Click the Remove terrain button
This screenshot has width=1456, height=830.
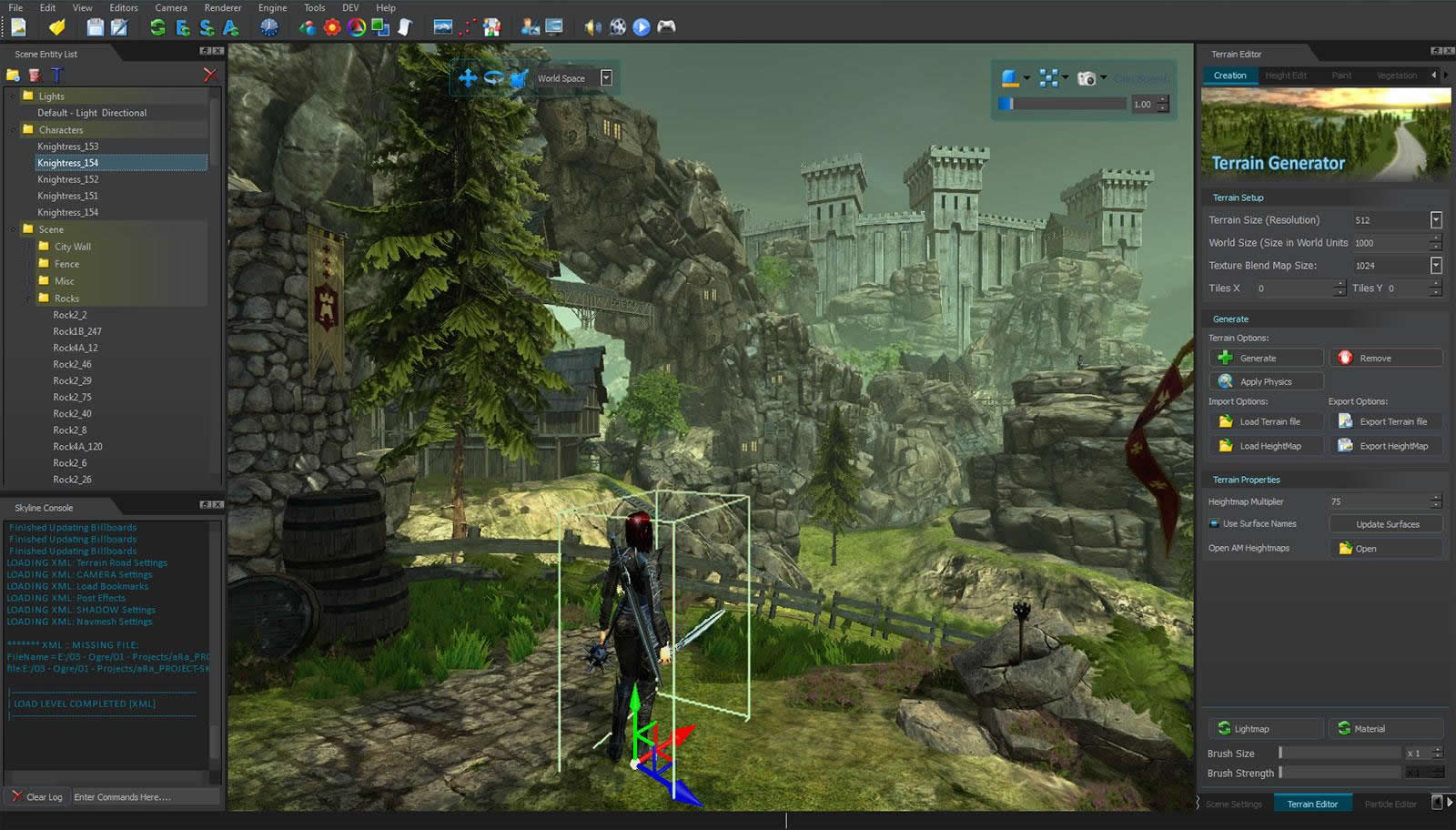point(1386,359)
